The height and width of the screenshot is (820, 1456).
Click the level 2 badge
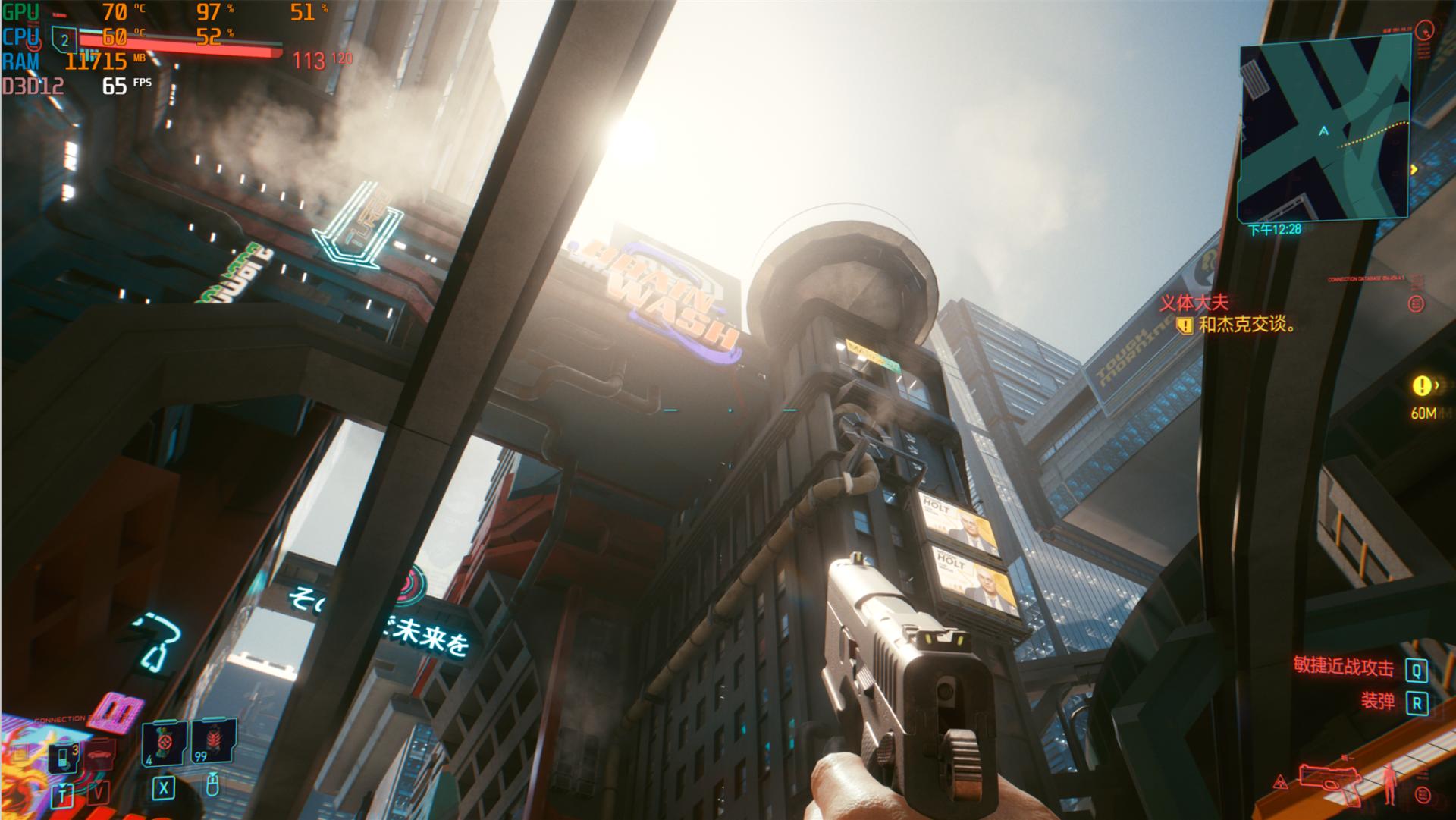64,41
